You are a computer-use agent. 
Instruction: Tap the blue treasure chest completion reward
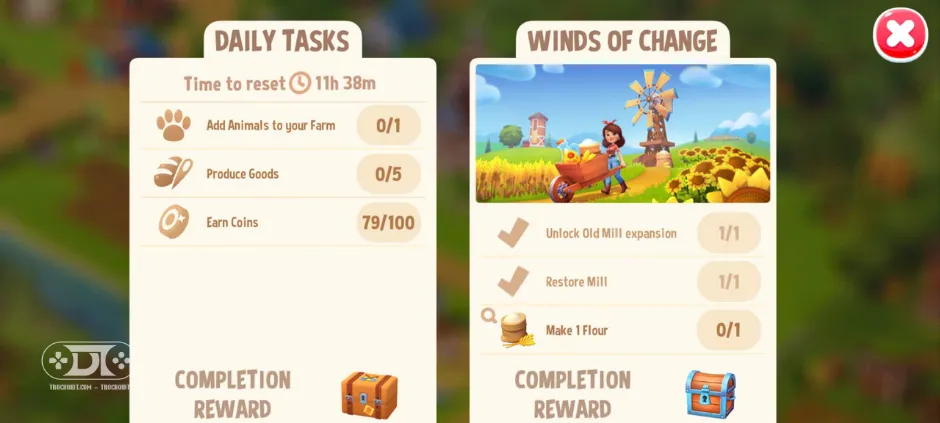pos(710,394)
